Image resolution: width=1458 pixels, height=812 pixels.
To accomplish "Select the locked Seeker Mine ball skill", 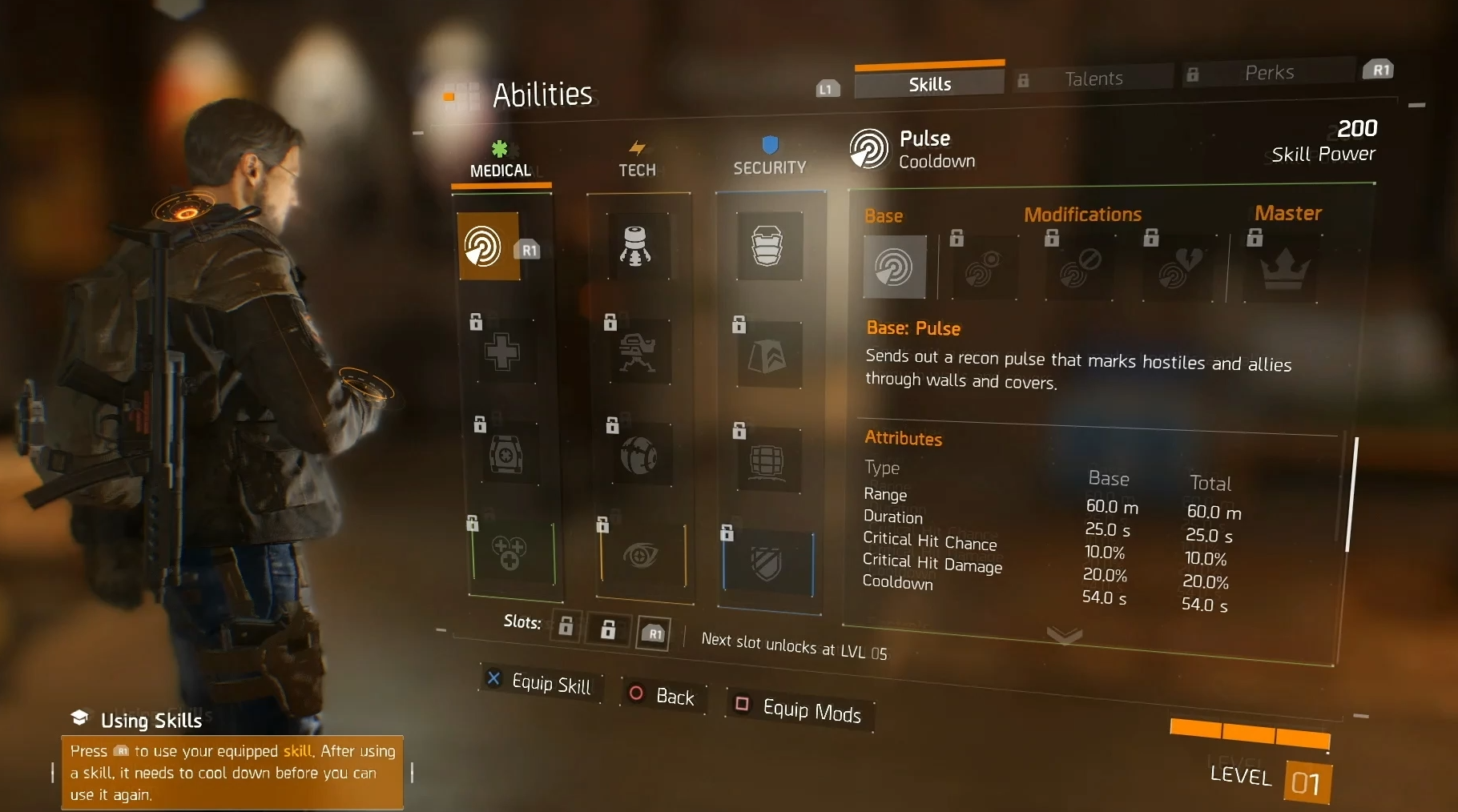I will [x=638, y=455].
